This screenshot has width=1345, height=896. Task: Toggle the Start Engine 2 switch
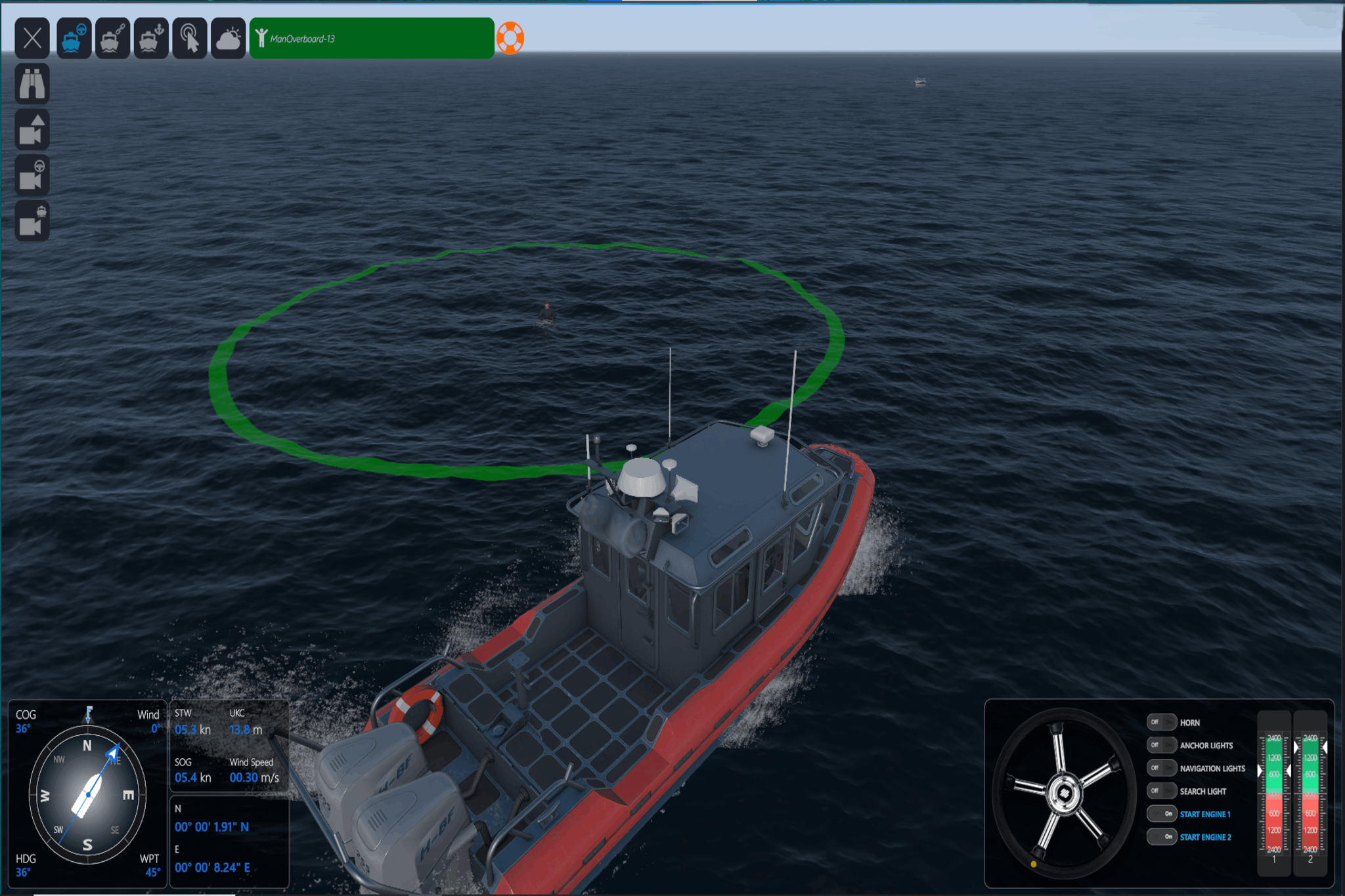(x=1161, y=837)
